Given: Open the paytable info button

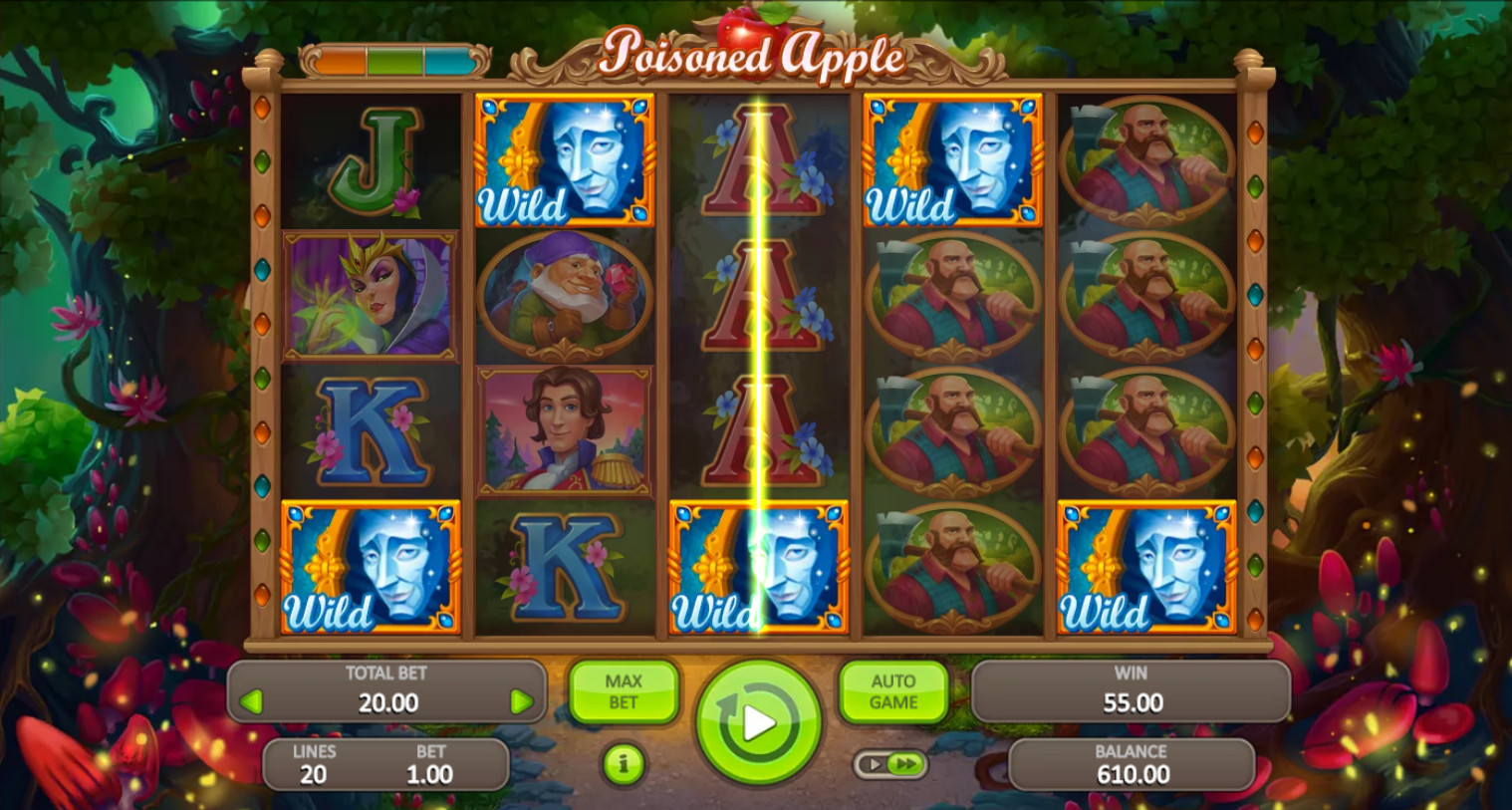Looking at the screenshot, I should click(624, 764).
